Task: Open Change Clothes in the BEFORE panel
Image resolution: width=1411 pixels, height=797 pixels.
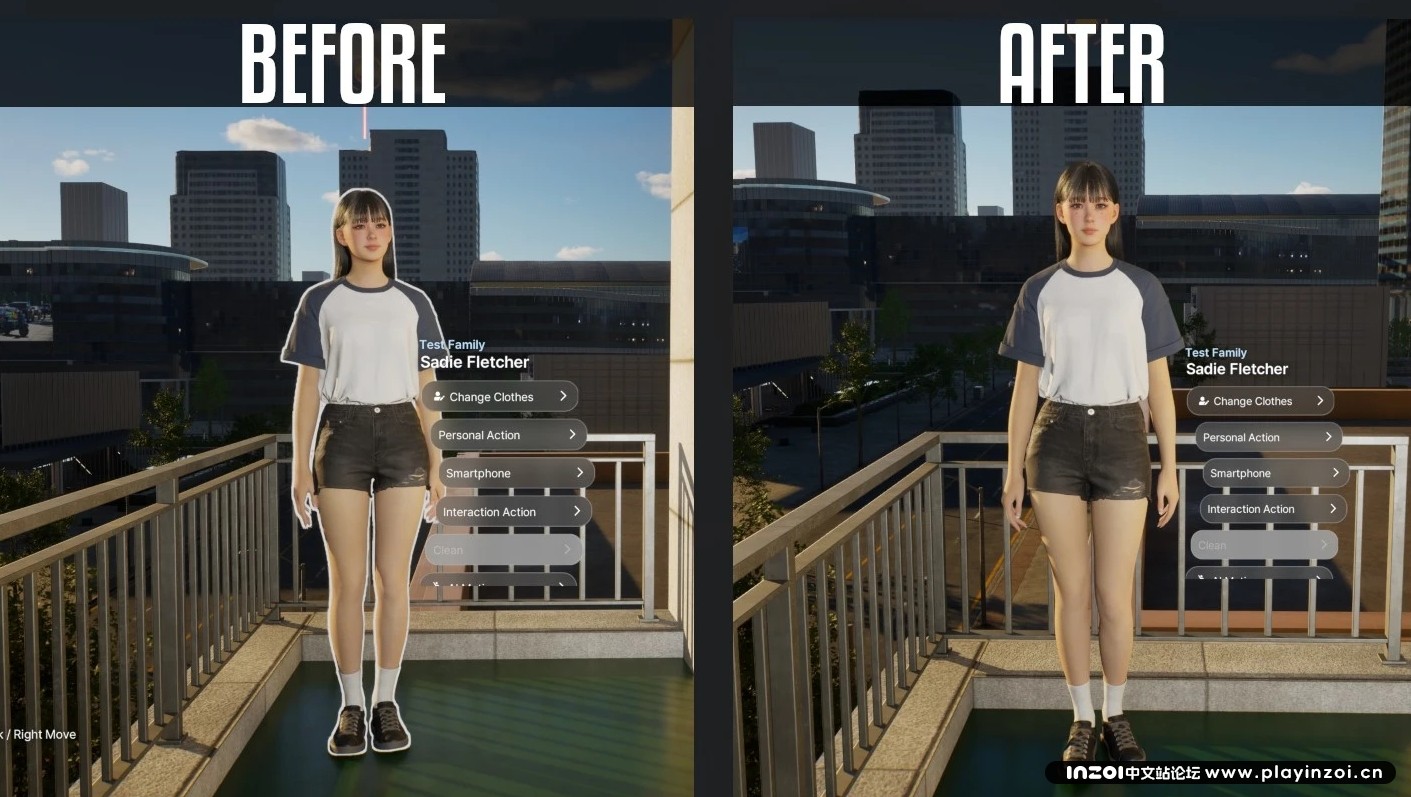Action: (499, 396)
